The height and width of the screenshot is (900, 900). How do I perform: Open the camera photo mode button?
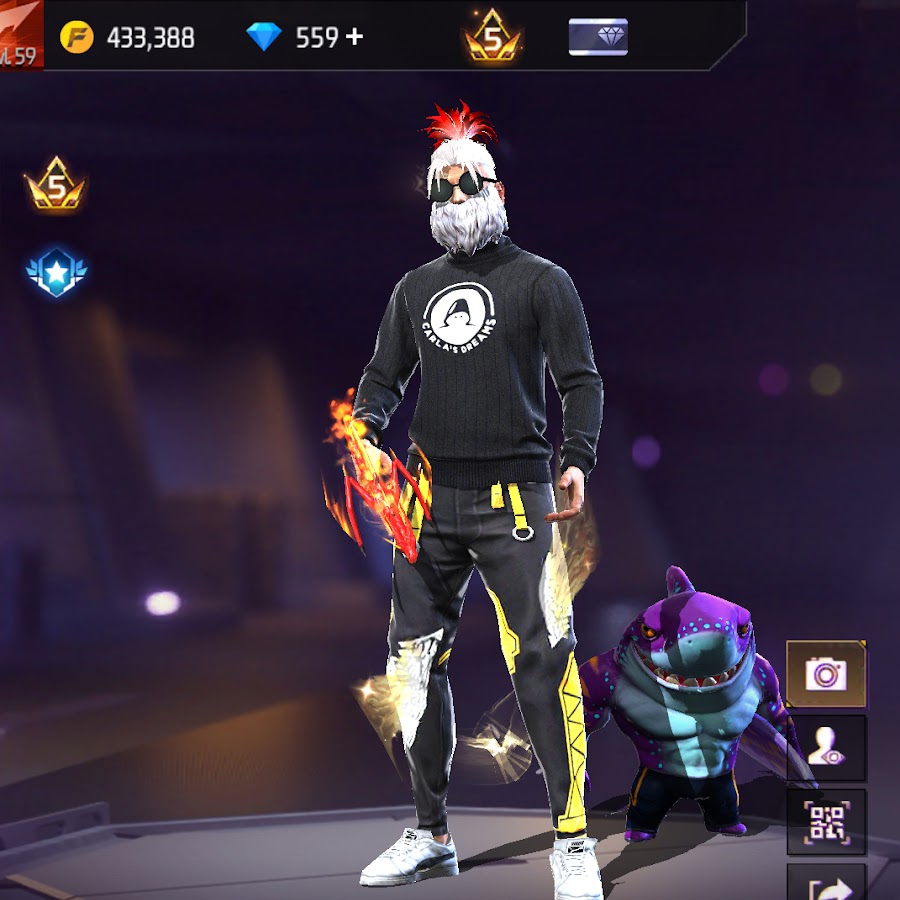click(x=826, y=673)
